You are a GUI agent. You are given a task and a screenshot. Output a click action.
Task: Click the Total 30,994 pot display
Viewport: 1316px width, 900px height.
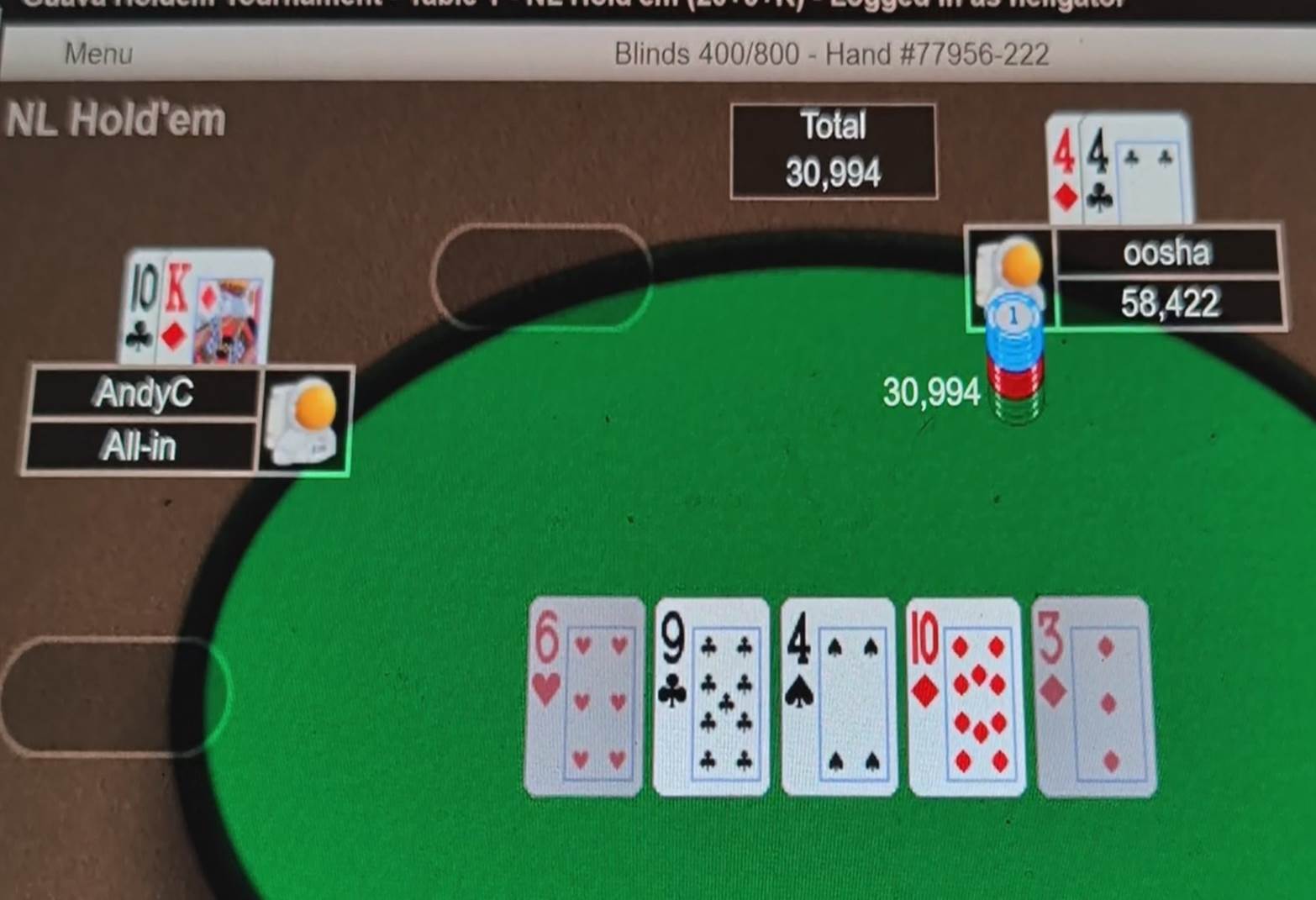(x=833, y=151)
